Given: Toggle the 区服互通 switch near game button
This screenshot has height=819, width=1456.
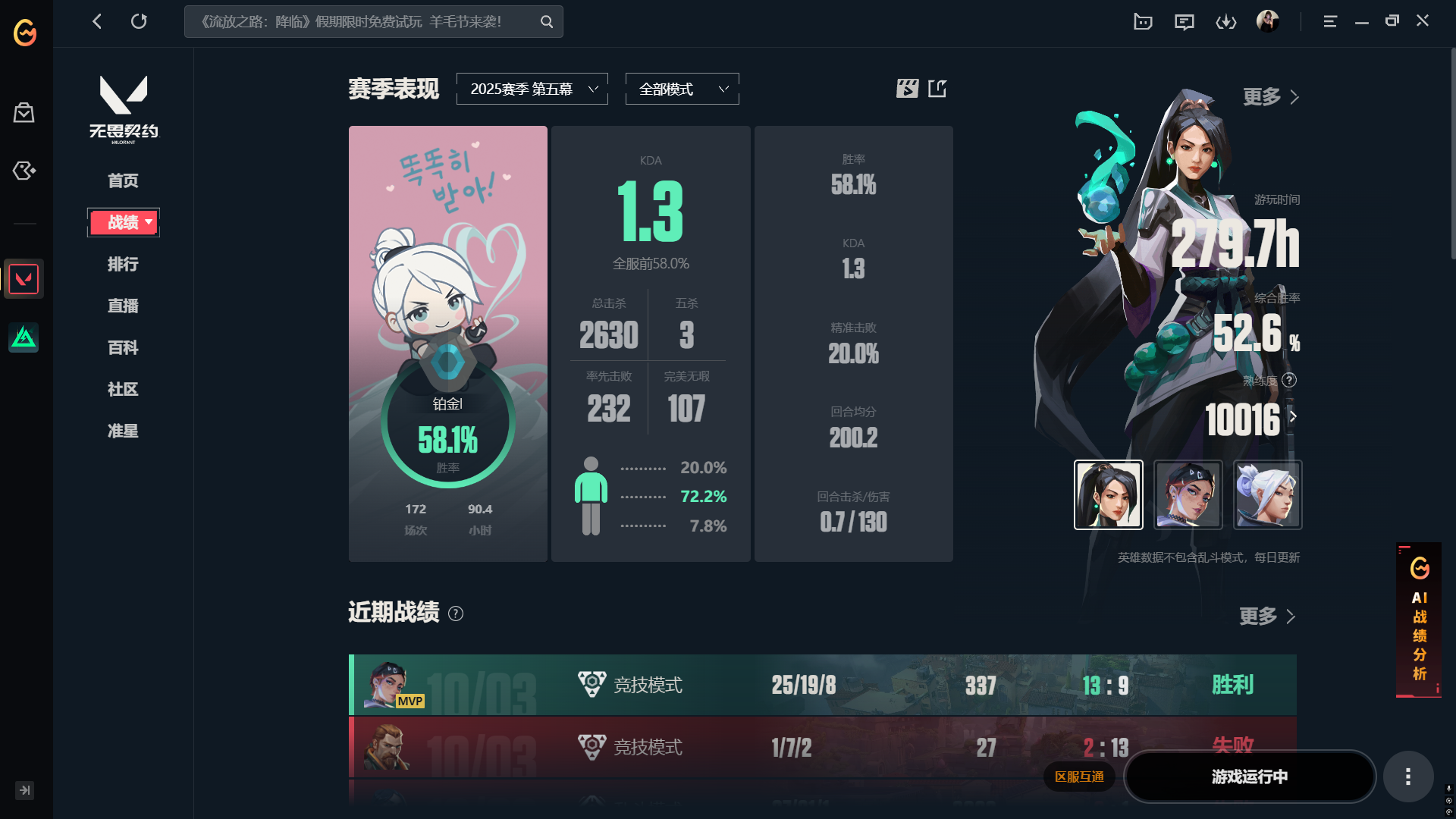Looking at the screenshot, I should (1080, 777).
